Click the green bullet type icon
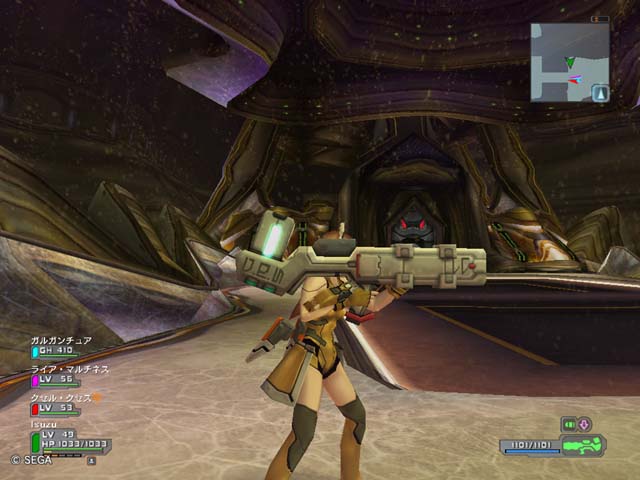The height and width of the screenshot is (480, 640). coord(568,423)
